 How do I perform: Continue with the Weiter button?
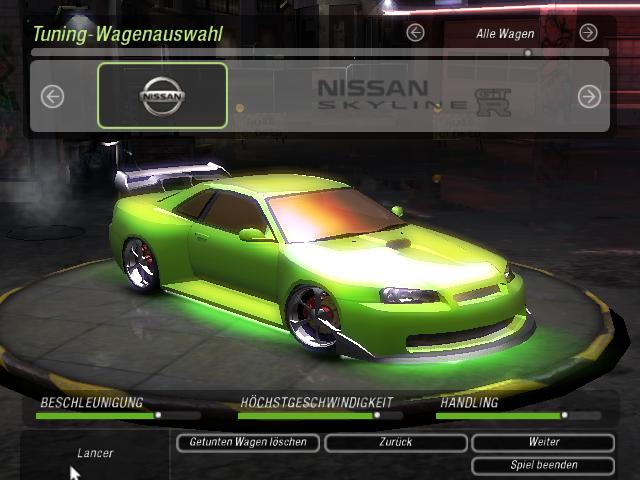[x=543, y=442]
